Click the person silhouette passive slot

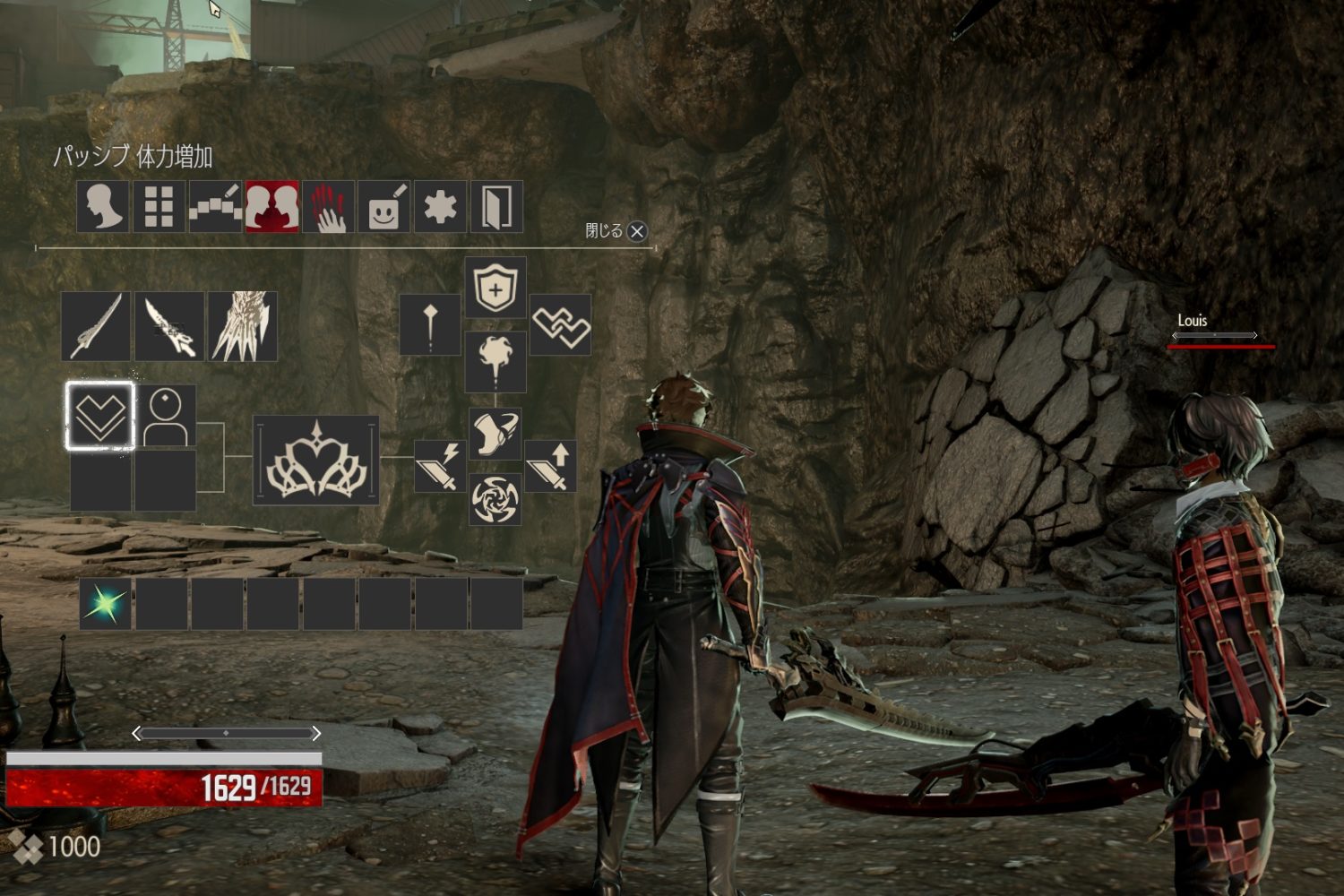[166, 416]
